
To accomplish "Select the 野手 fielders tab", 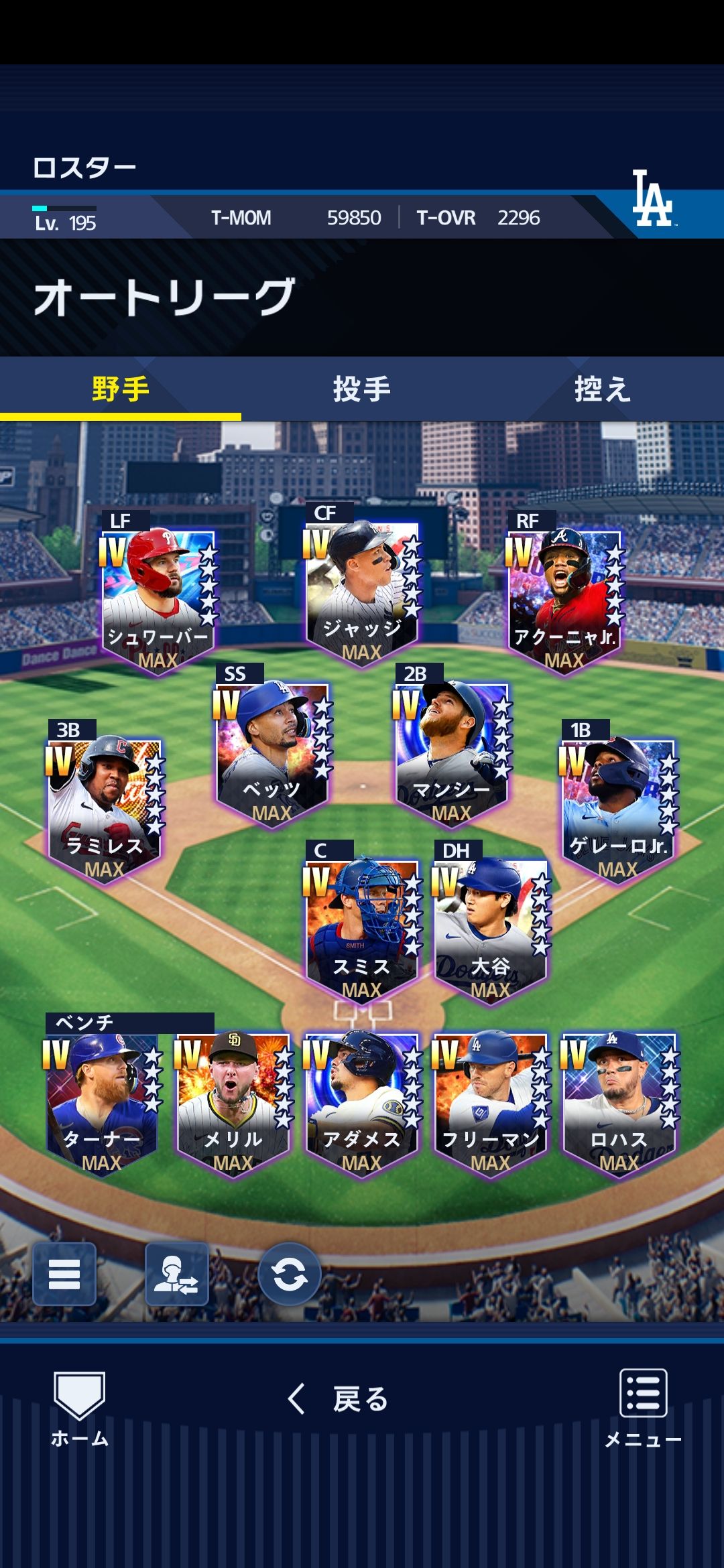I will click(x=121, y=389).
